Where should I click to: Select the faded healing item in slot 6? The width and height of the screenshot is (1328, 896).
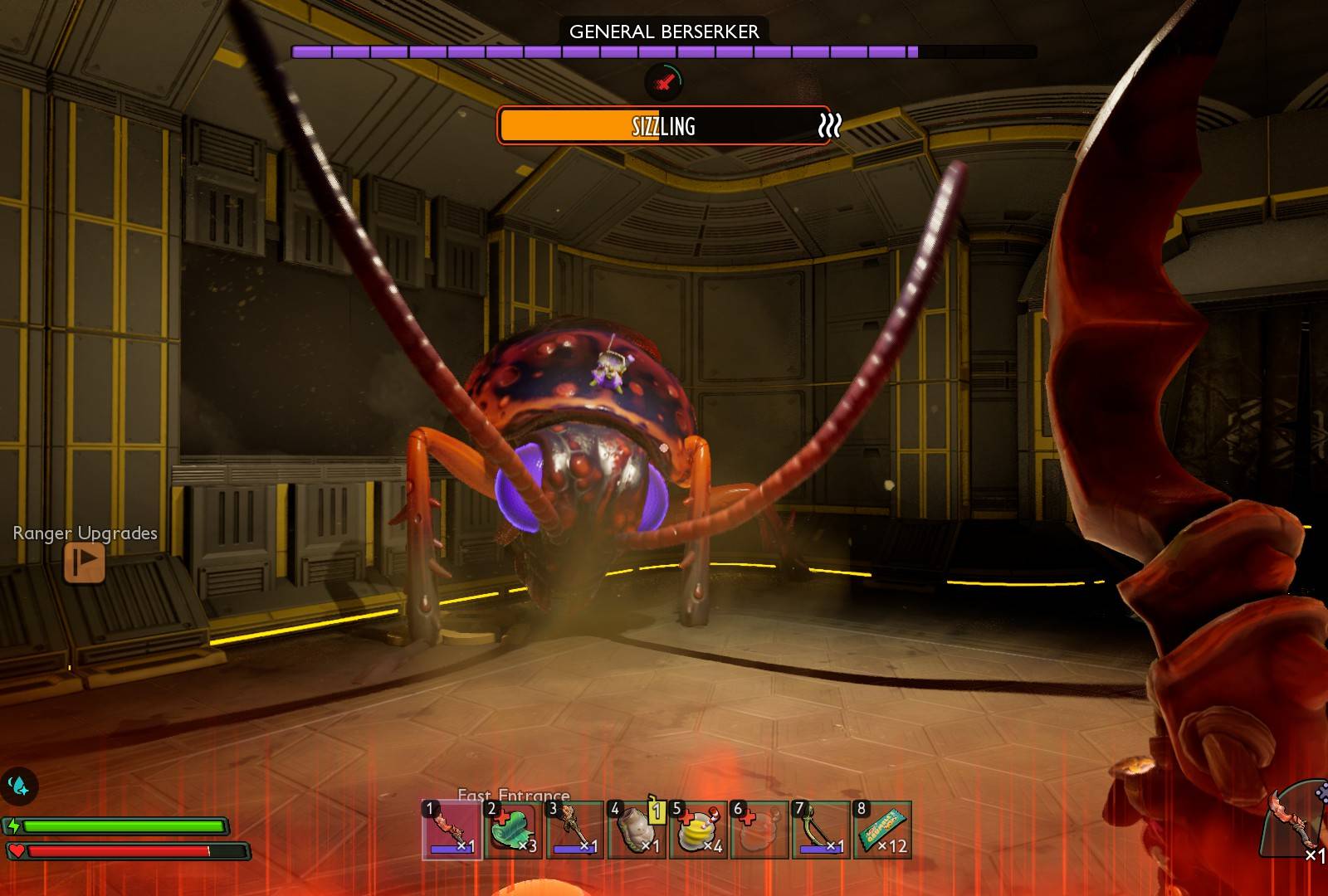coord(759,830)
